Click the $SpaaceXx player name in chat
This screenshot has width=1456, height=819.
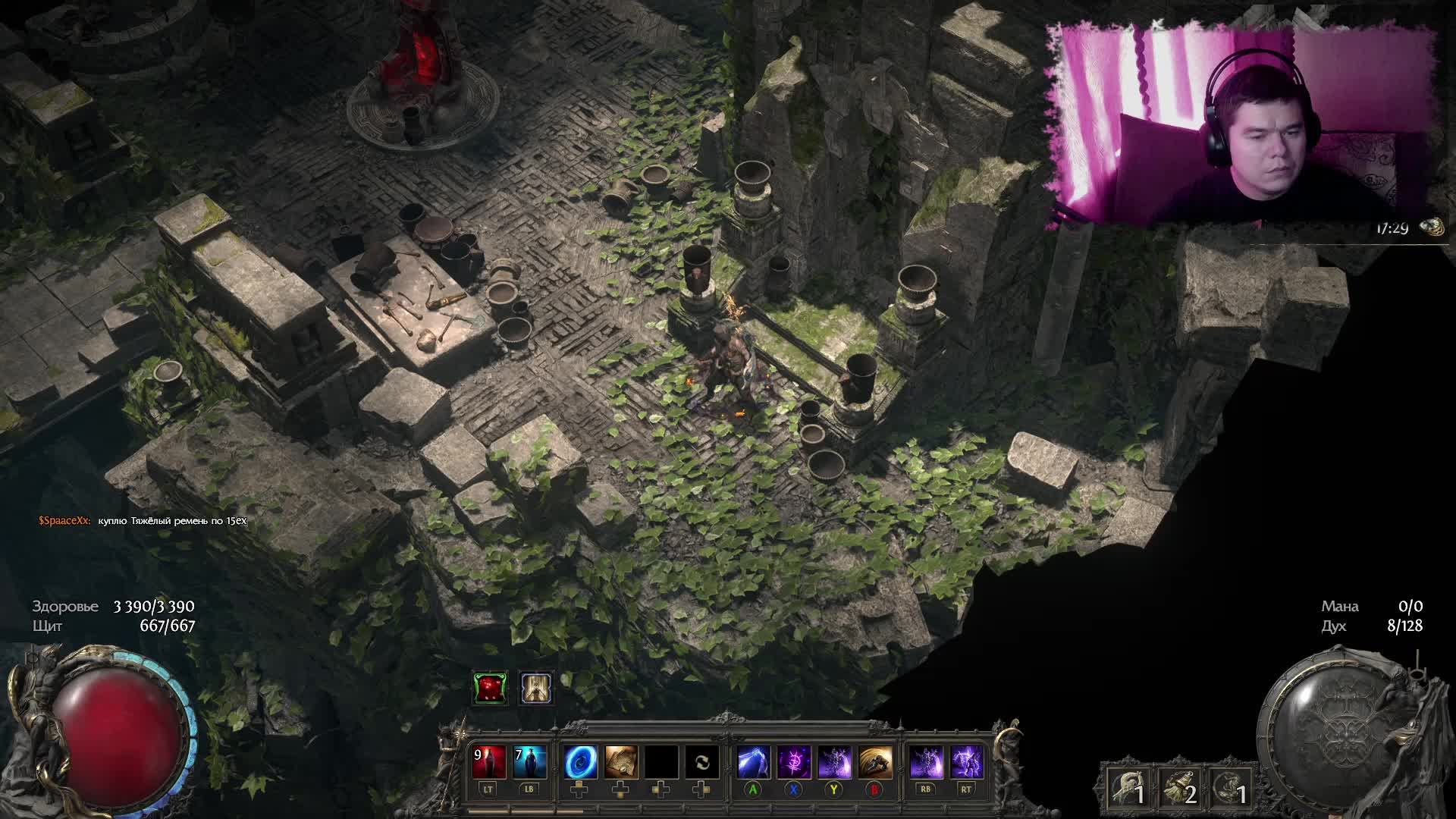coord(64,521)
